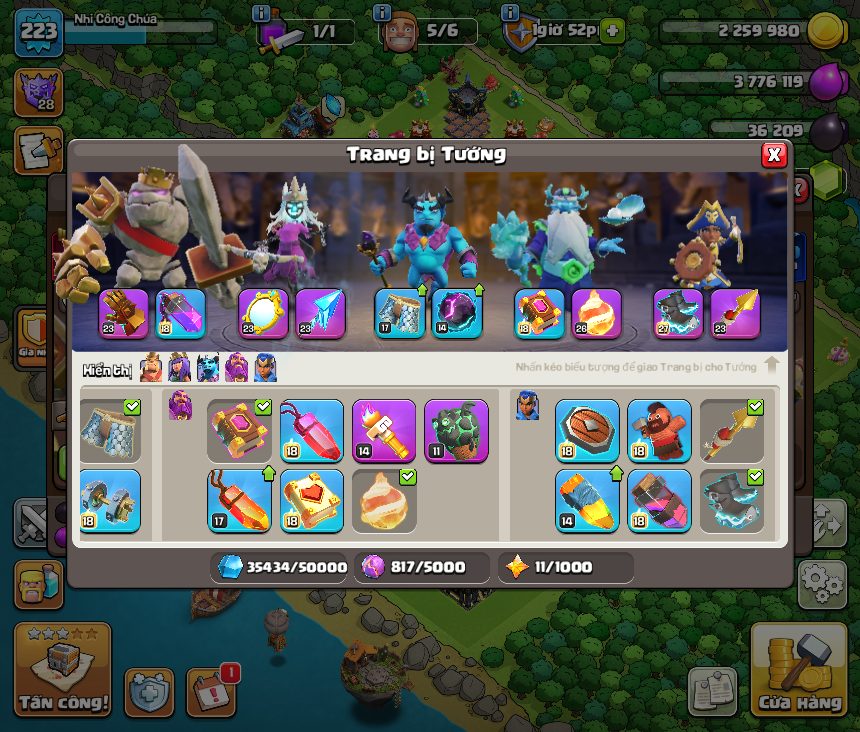Pick the hog rider puppet equipment
This screenshot has height=732, width=860.
click(659, 431)
